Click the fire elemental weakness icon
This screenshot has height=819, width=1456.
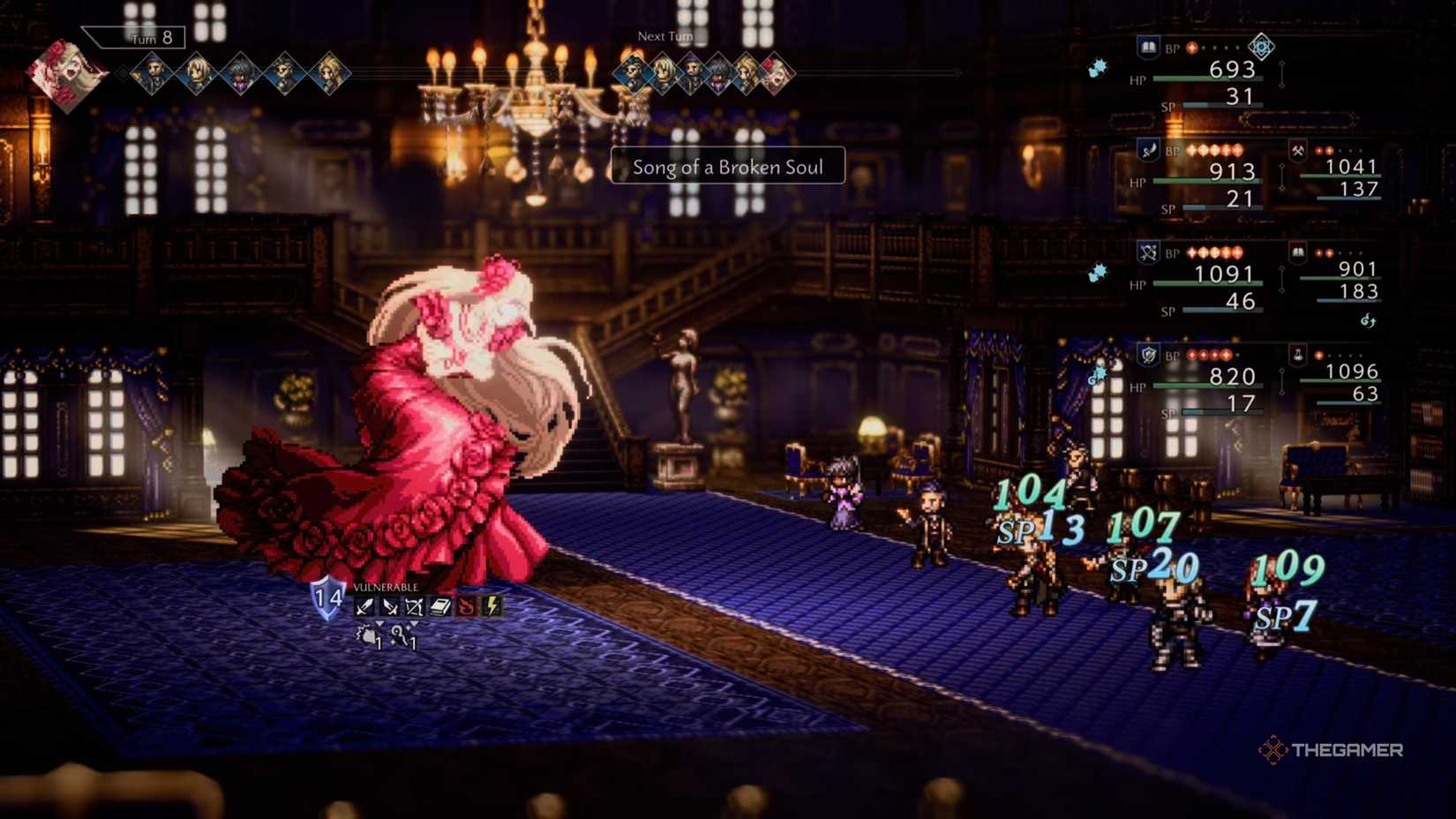tap(465, 605)
